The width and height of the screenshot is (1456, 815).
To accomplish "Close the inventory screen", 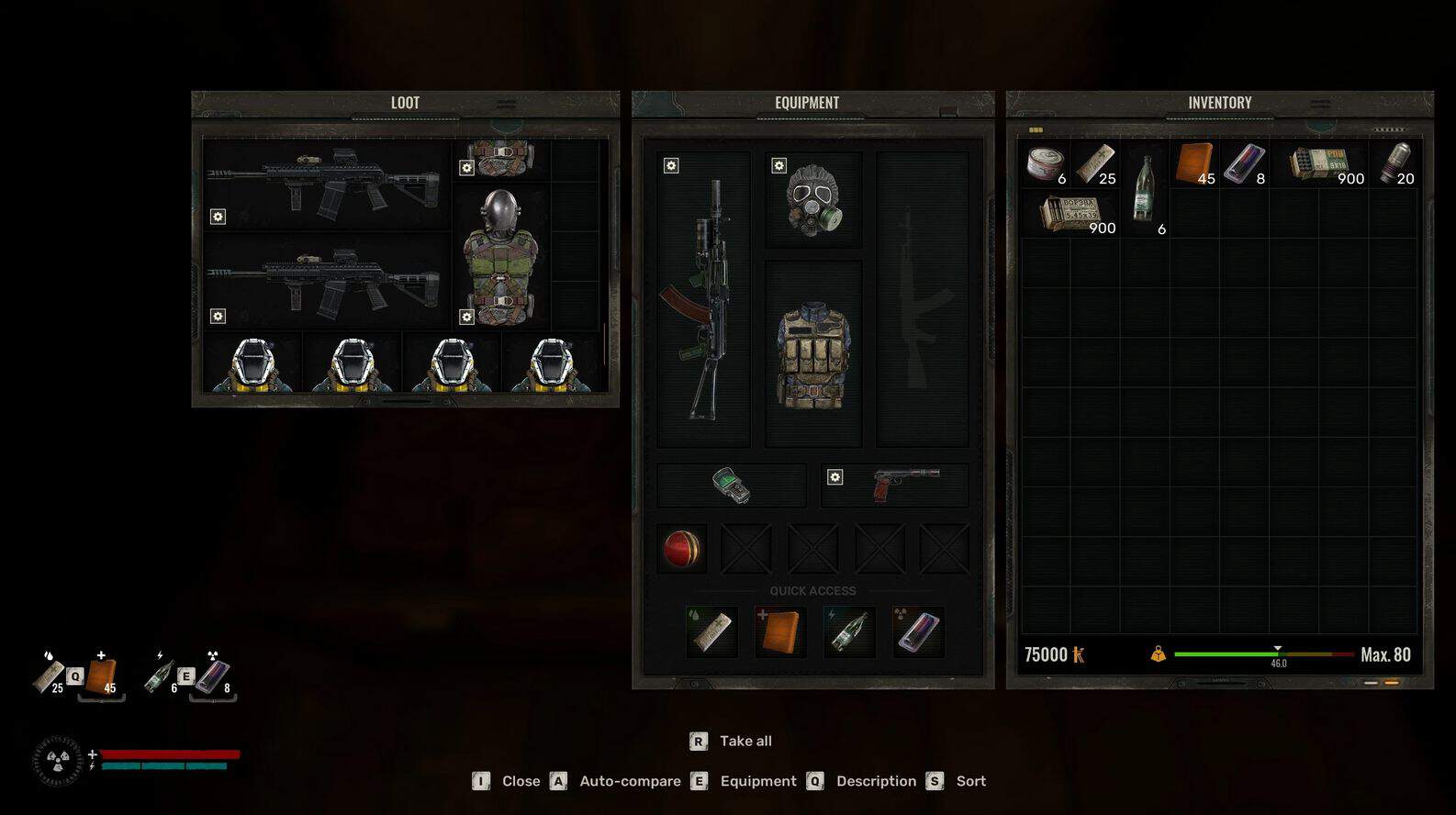I will coord(521,781).
